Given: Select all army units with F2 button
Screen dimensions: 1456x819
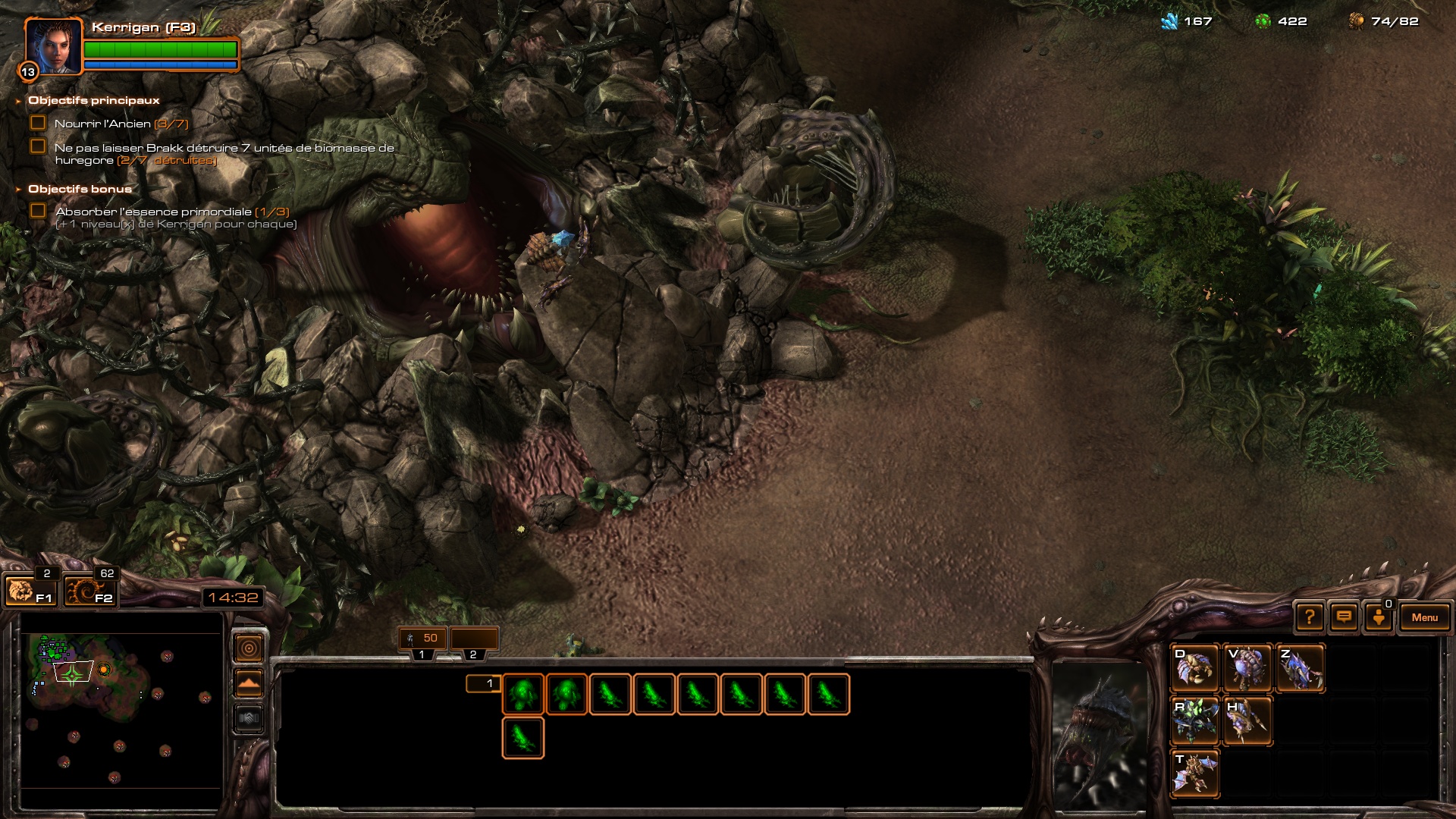Looking at the screenshot, I should click(89, 591).
